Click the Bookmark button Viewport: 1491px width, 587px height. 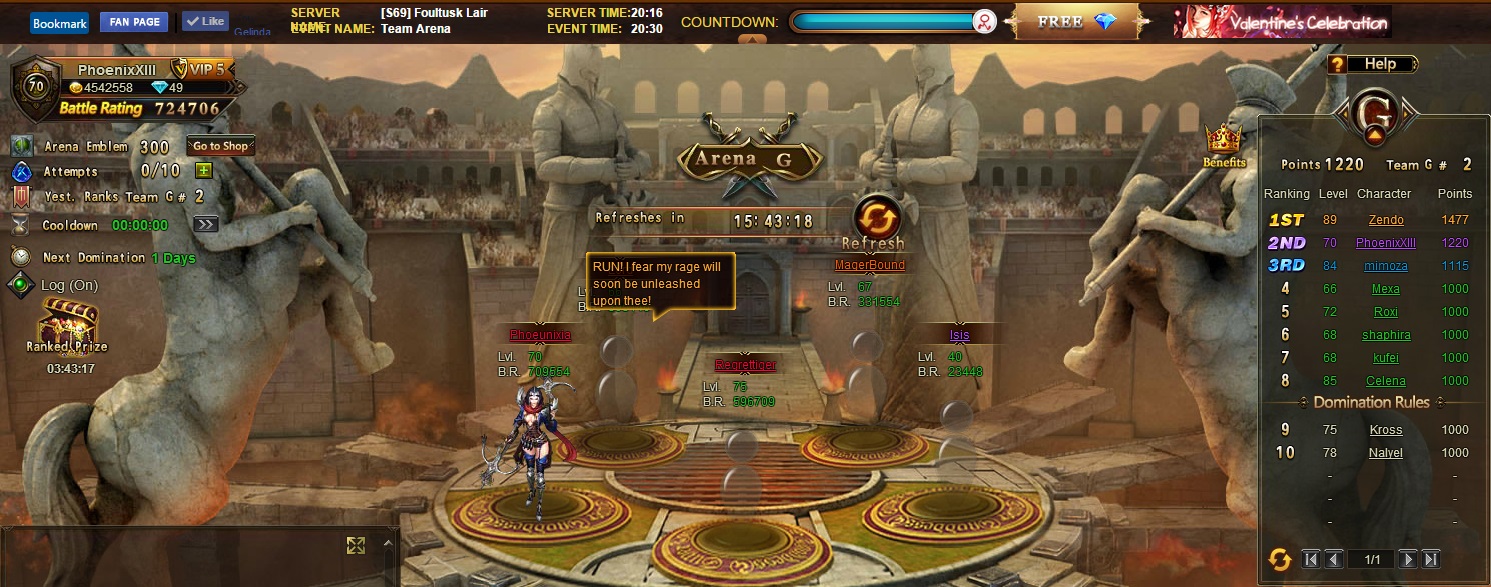[59, 23]
